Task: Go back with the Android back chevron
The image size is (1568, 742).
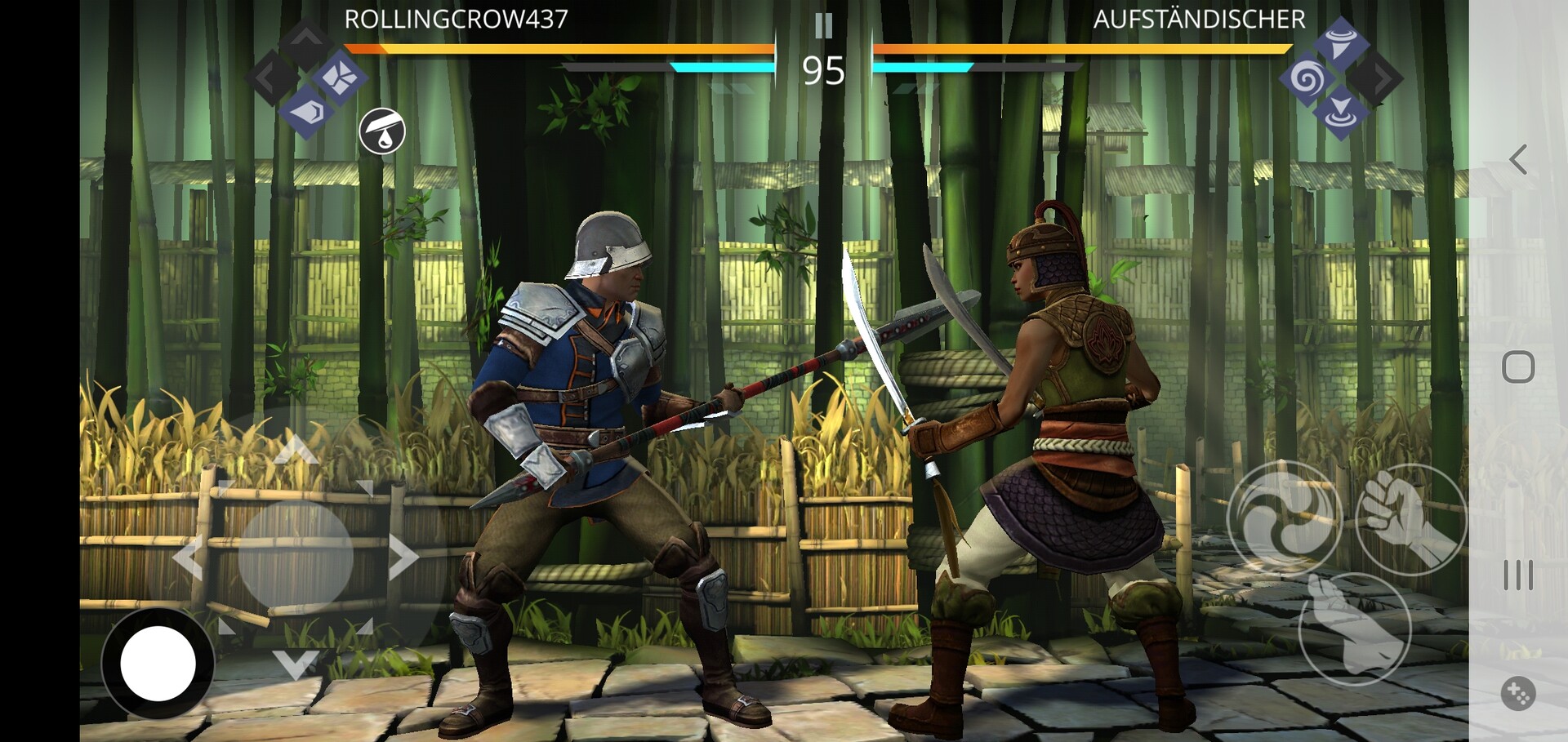Action: pos(1518,160)
